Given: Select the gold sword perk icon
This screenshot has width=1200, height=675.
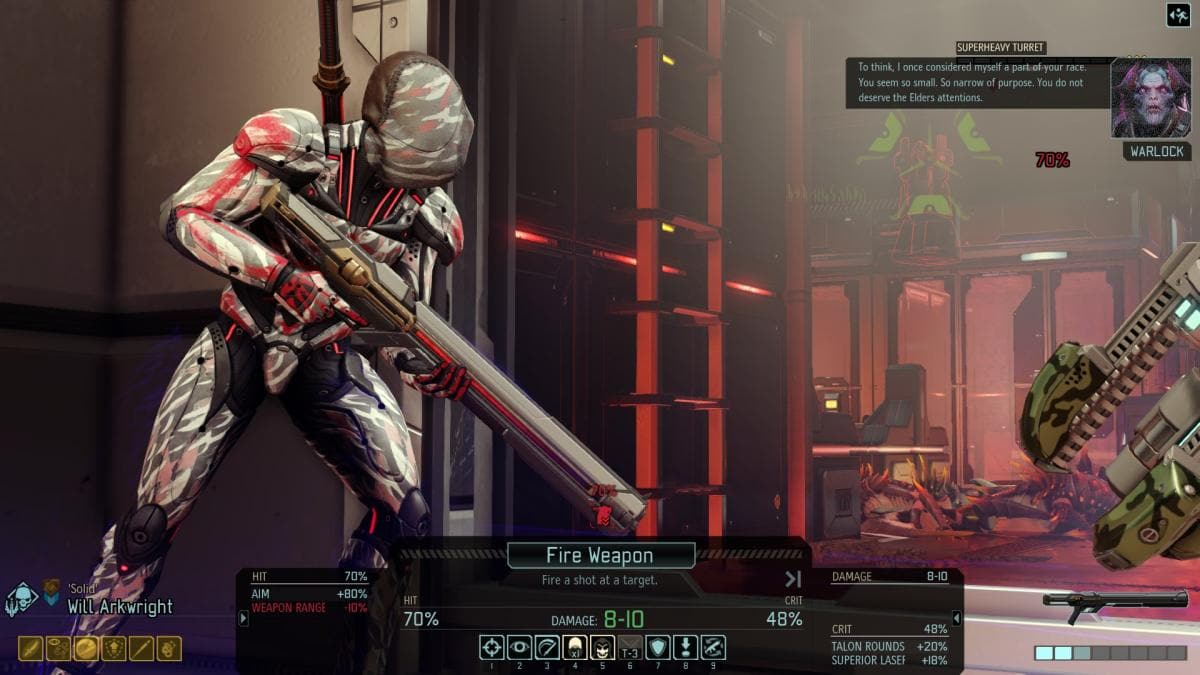Looking at the screenshot, I should (x=30, y=648).
